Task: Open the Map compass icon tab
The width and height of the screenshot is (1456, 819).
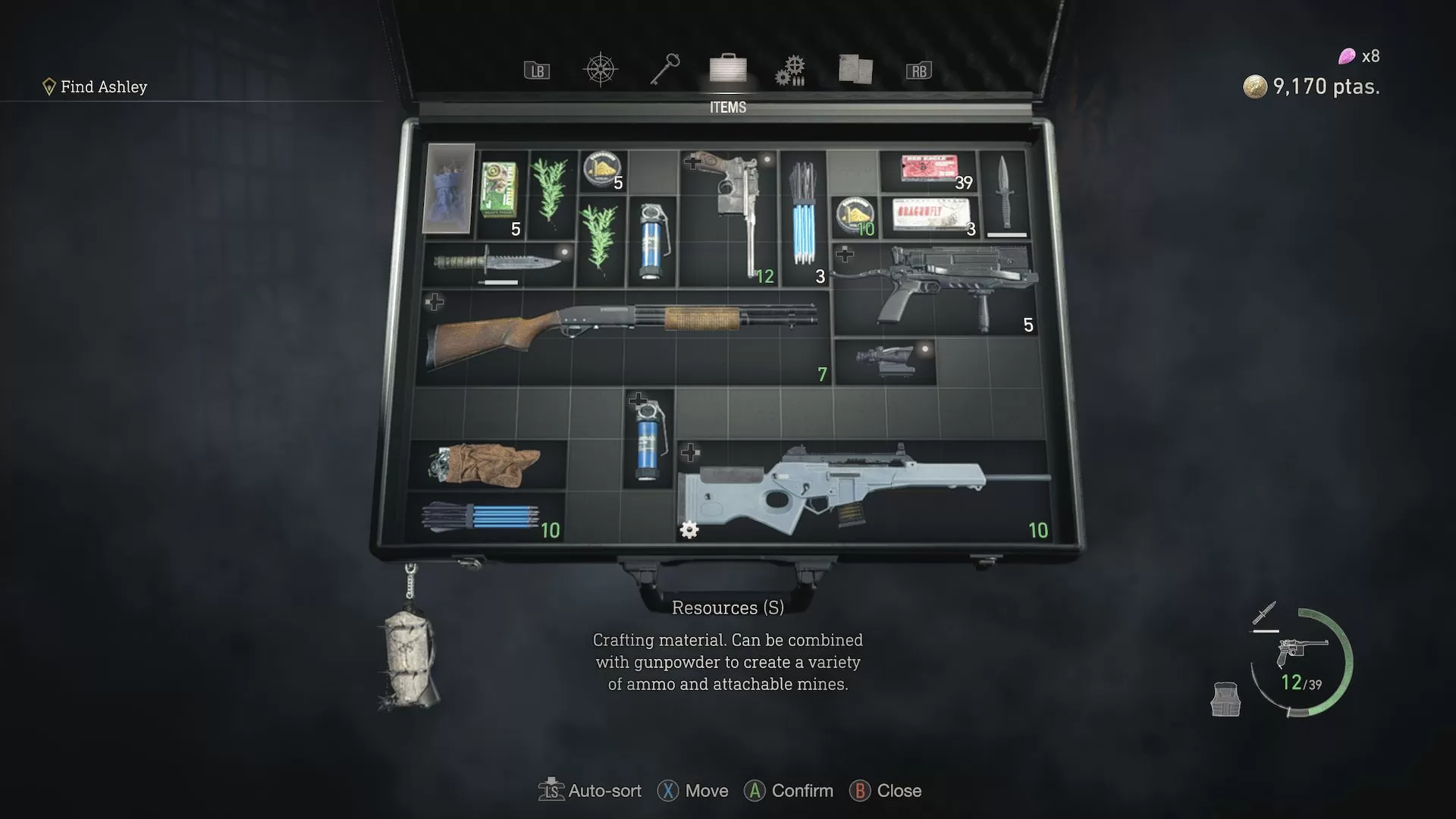Action: point(600,68)
